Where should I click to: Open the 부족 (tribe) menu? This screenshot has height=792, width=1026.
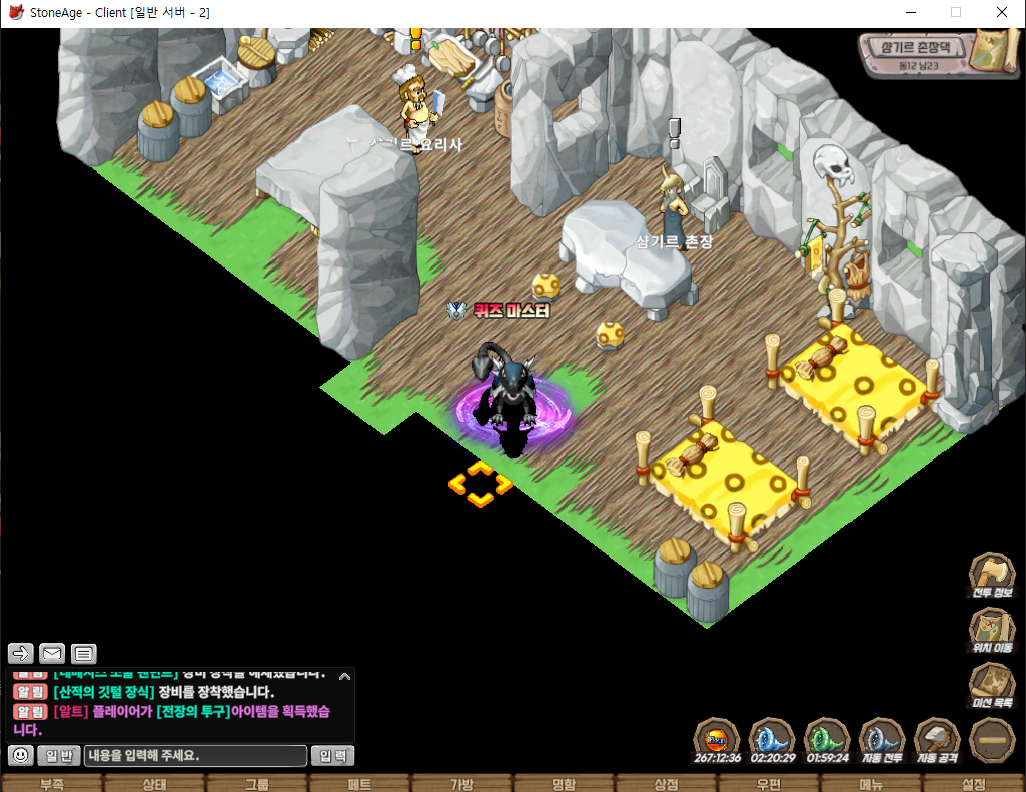click(x=51, y=784)
